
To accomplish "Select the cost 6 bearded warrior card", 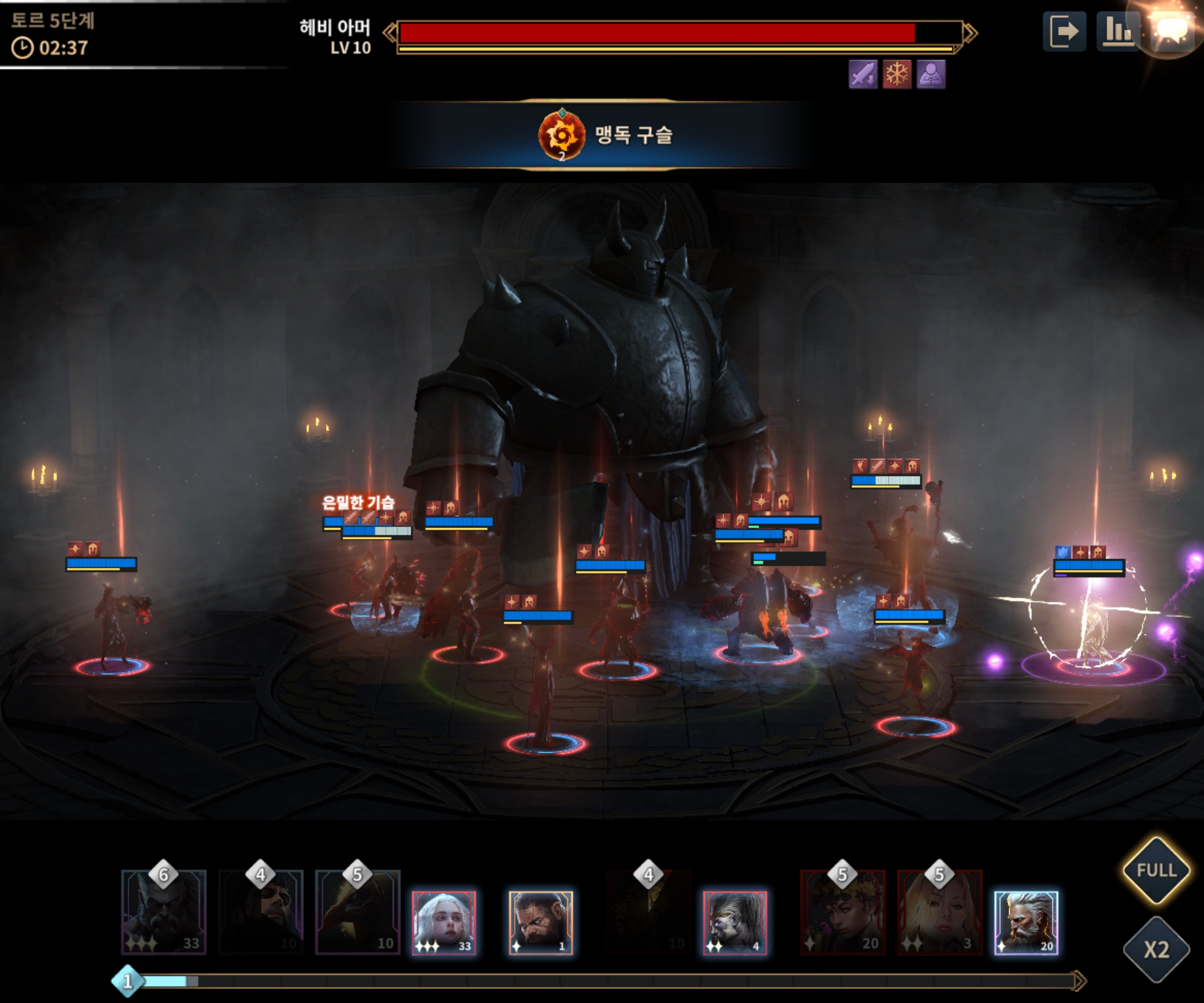I will click(164, 913).
